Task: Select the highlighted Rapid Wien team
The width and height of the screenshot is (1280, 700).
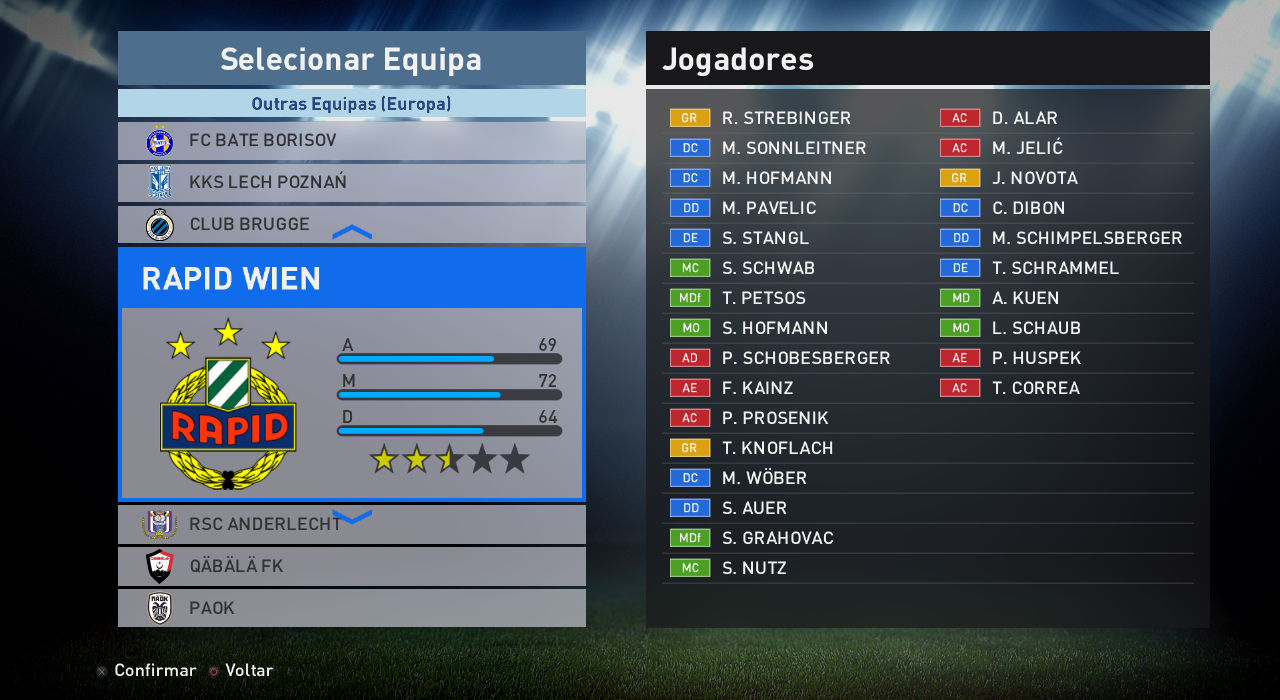Action: pyautogui.click(x=351, y=278)
